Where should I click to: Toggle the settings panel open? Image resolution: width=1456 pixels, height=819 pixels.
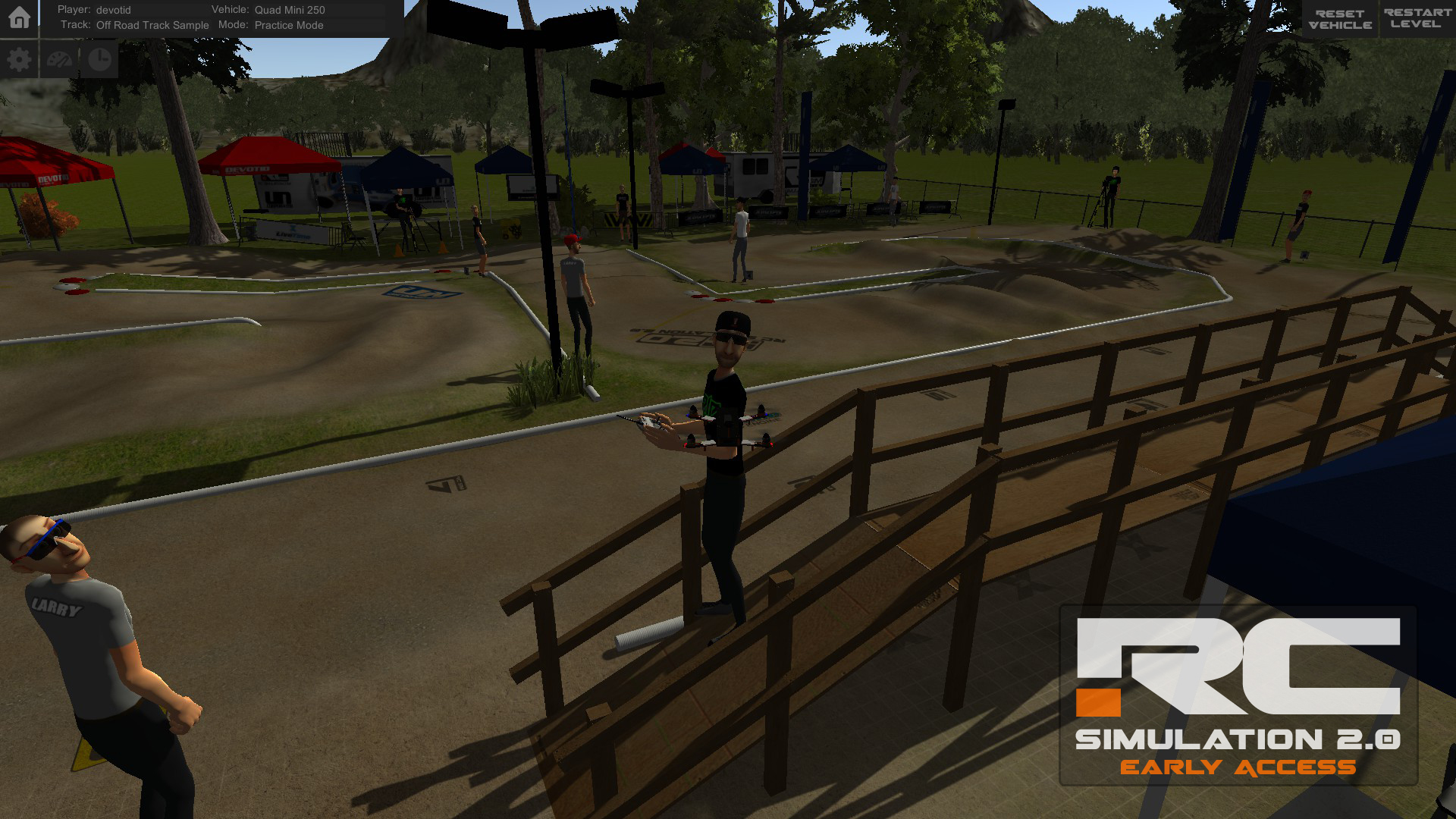click(x=19, y=58)
